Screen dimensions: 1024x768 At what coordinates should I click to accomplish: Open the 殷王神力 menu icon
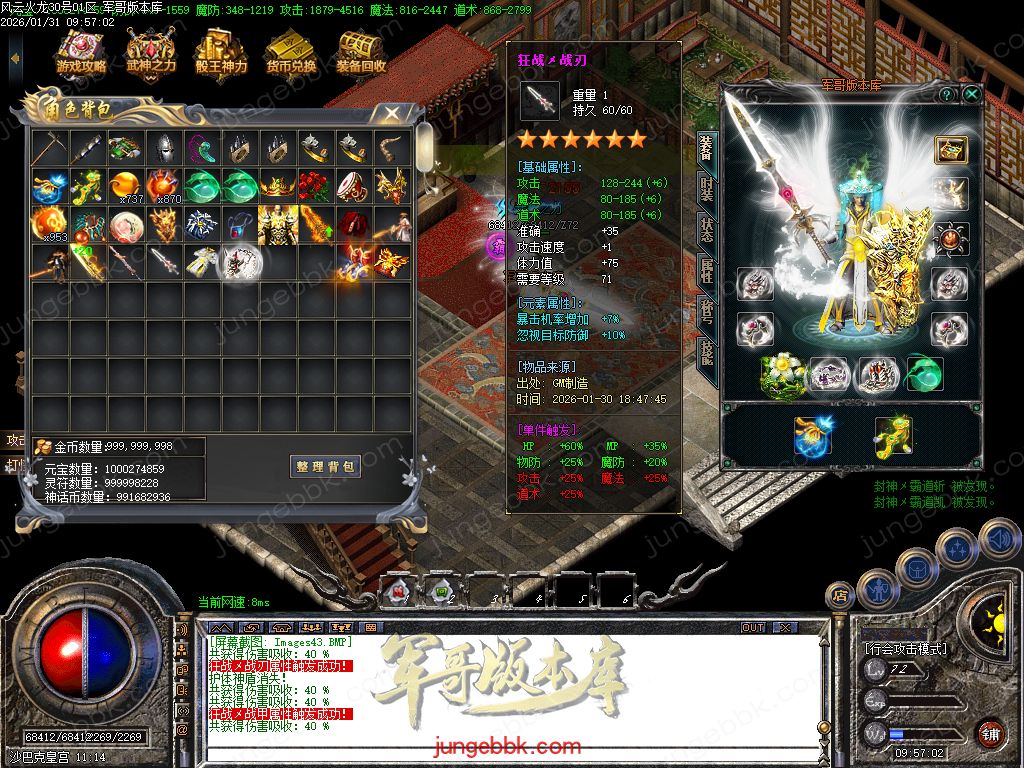coord(220,53)
